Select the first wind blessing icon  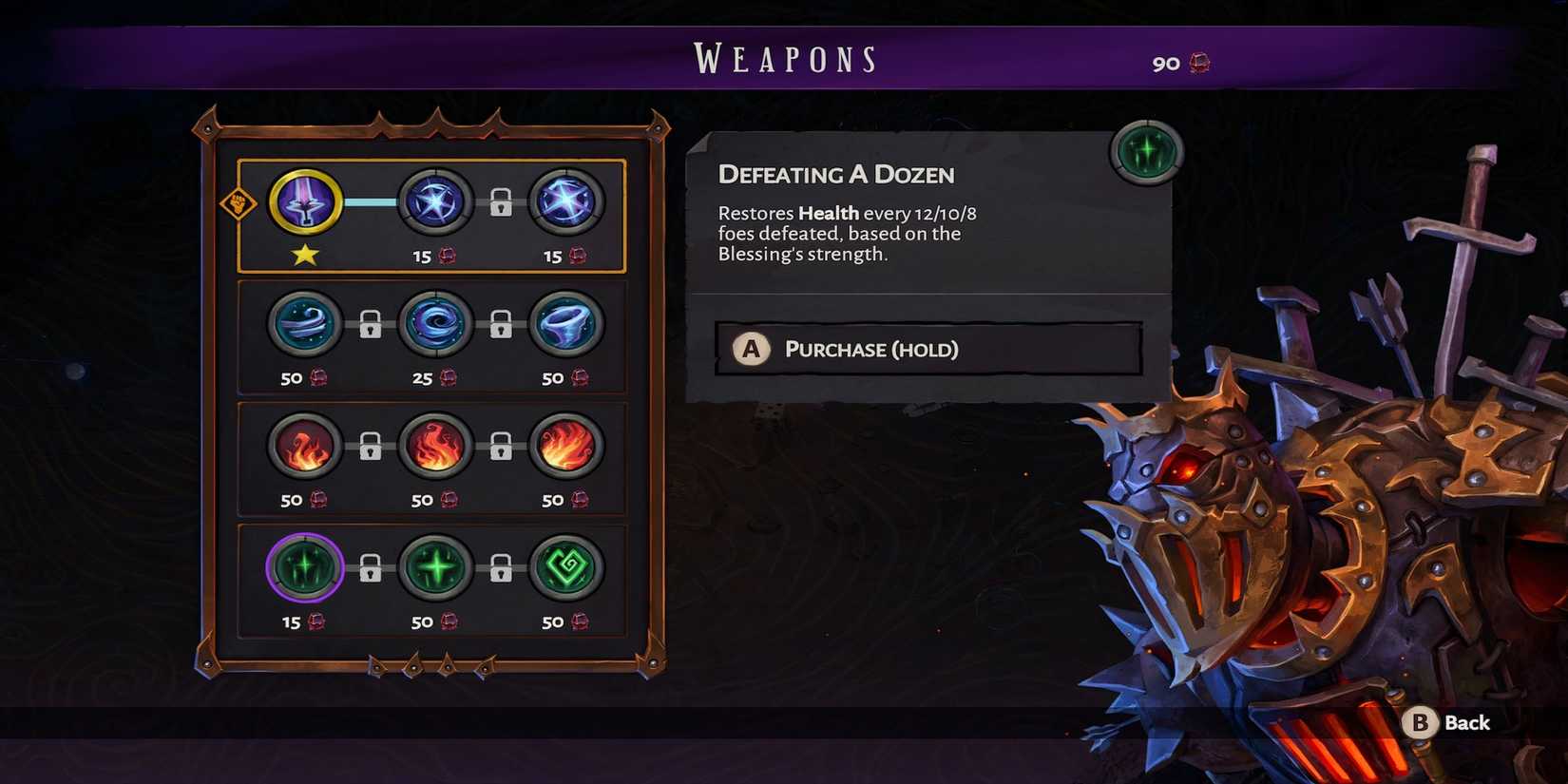(x=304, y=324)
